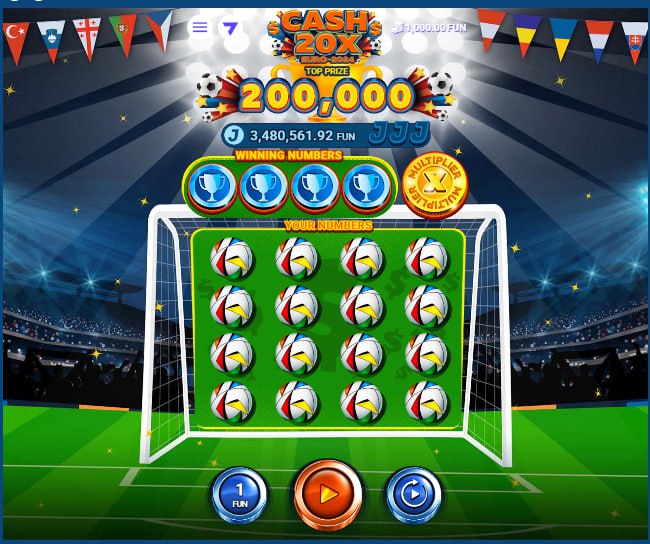Start the game with the orange play button
Screen dimensions: 650x544
tap(326, 493)
